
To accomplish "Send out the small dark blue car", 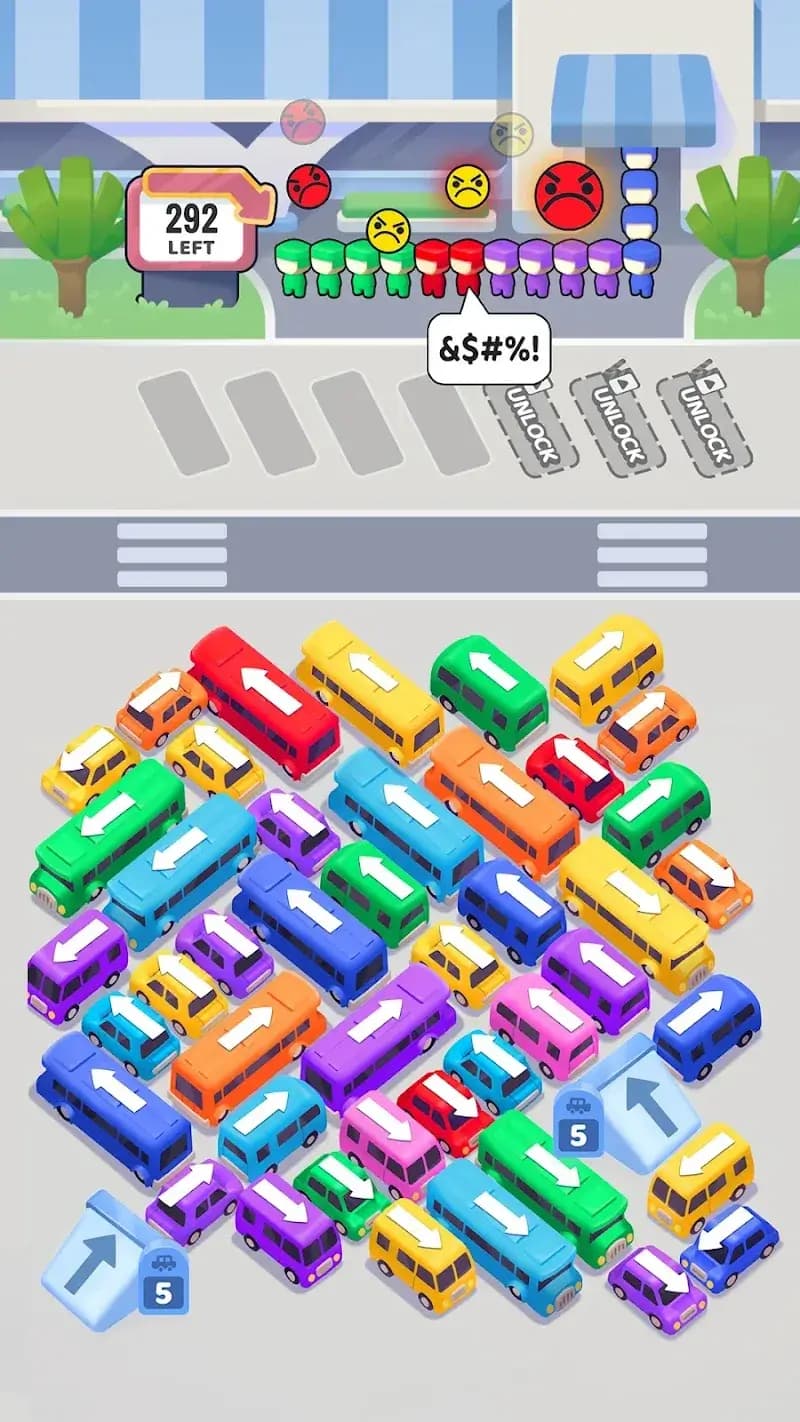I will [730, 1245].
